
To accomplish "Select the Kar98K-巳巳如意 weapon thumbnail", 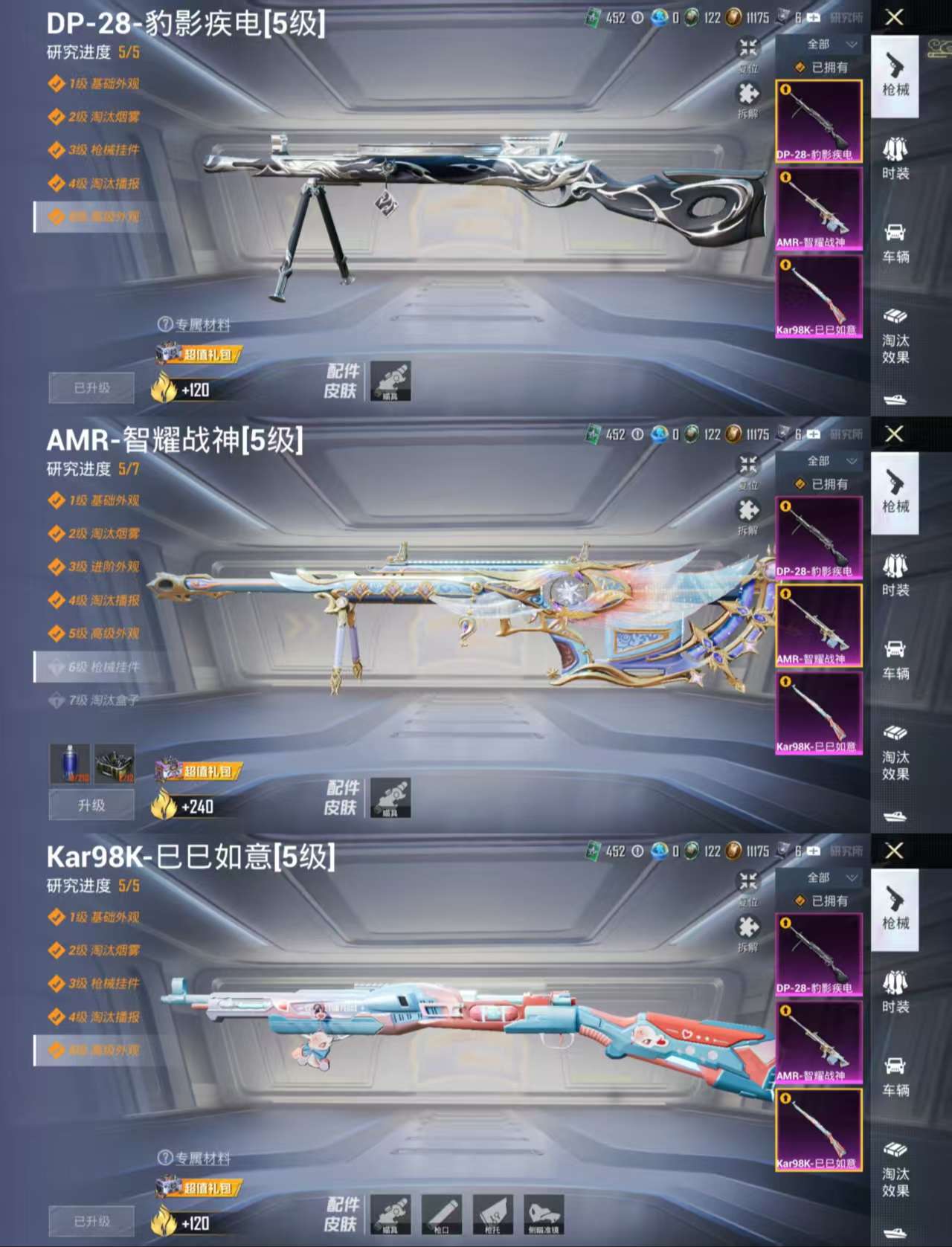I will 818,297.
